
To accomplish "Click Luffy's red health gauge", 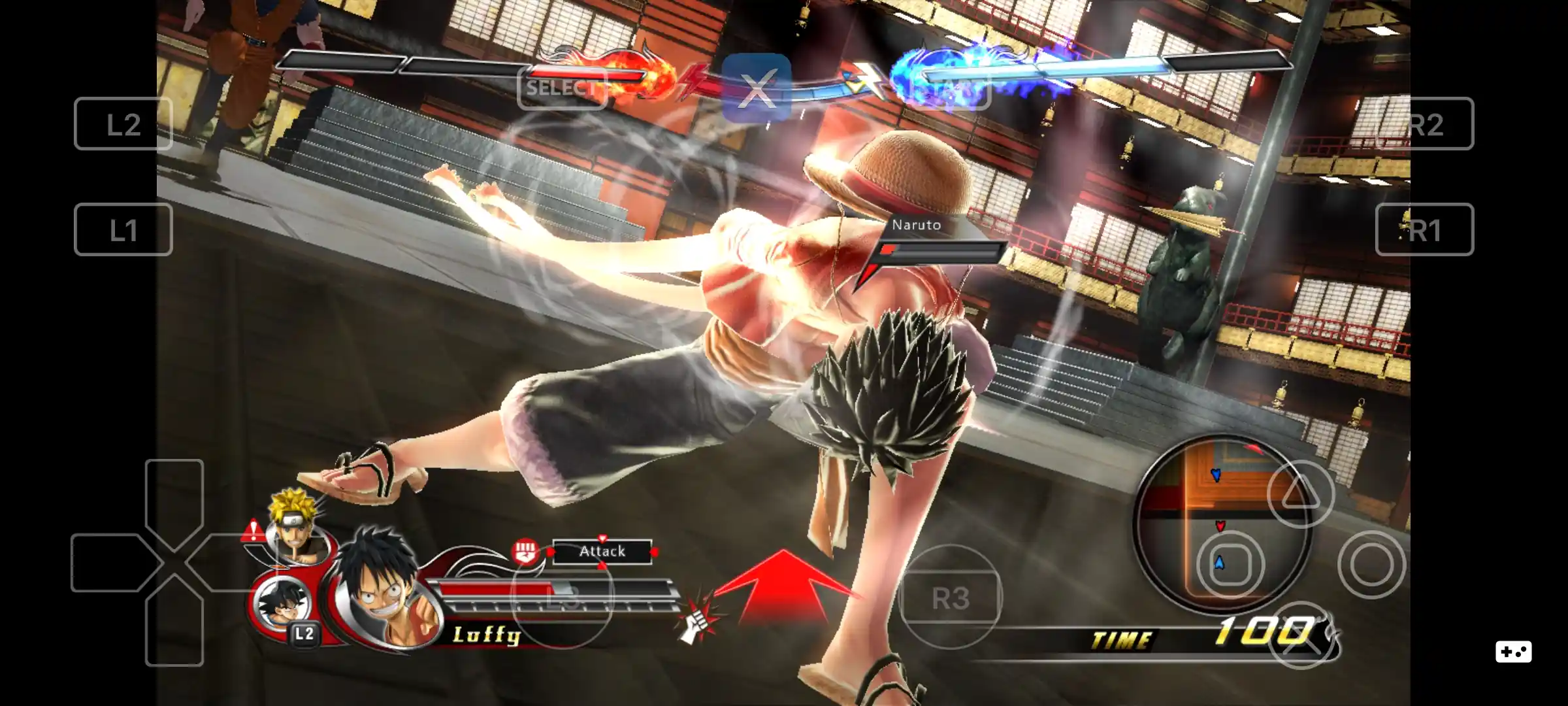I will coord(497,588).
